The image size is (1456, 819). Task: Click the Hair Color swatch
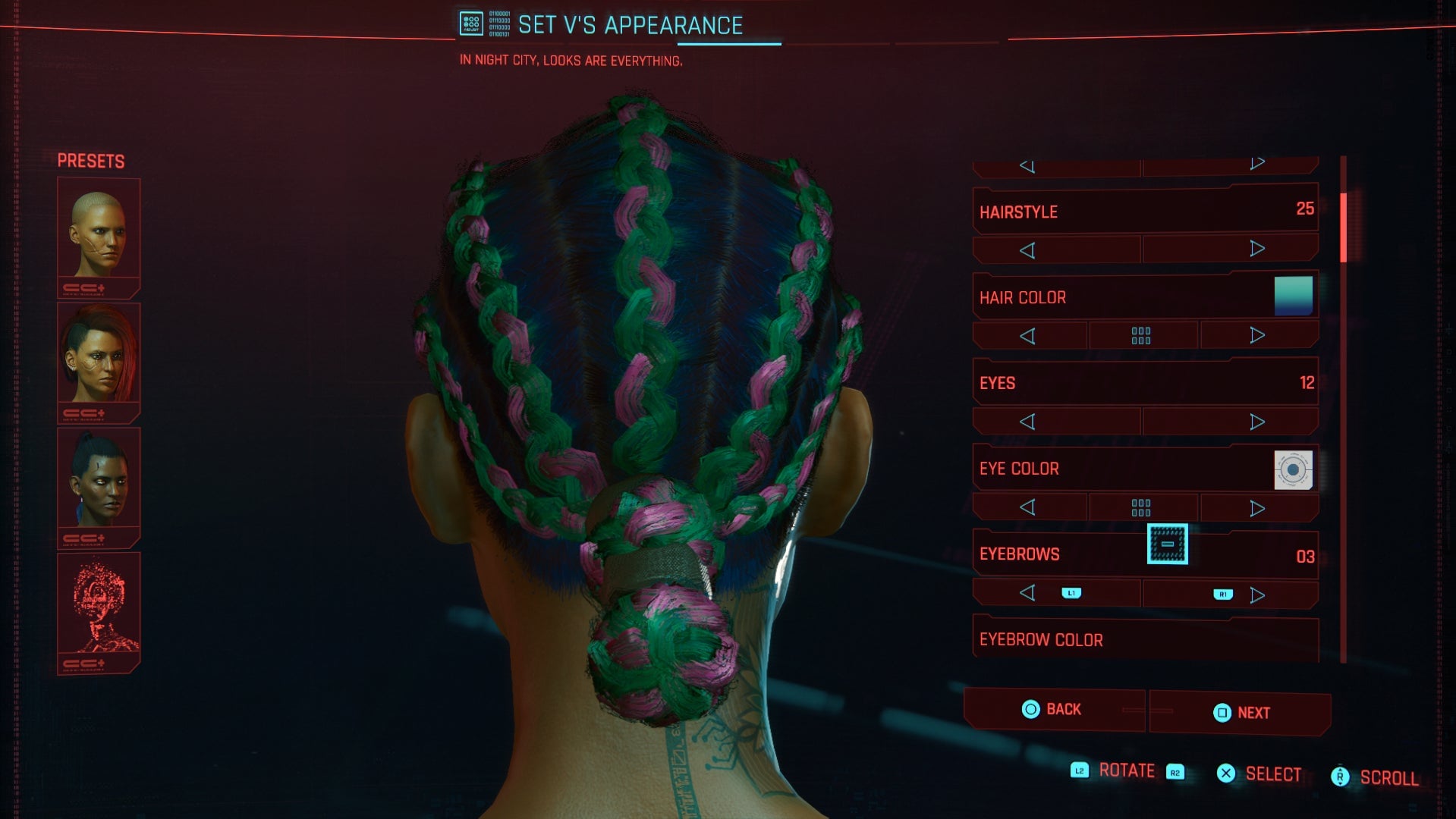pyautogui.click(x=1294, y=296)
